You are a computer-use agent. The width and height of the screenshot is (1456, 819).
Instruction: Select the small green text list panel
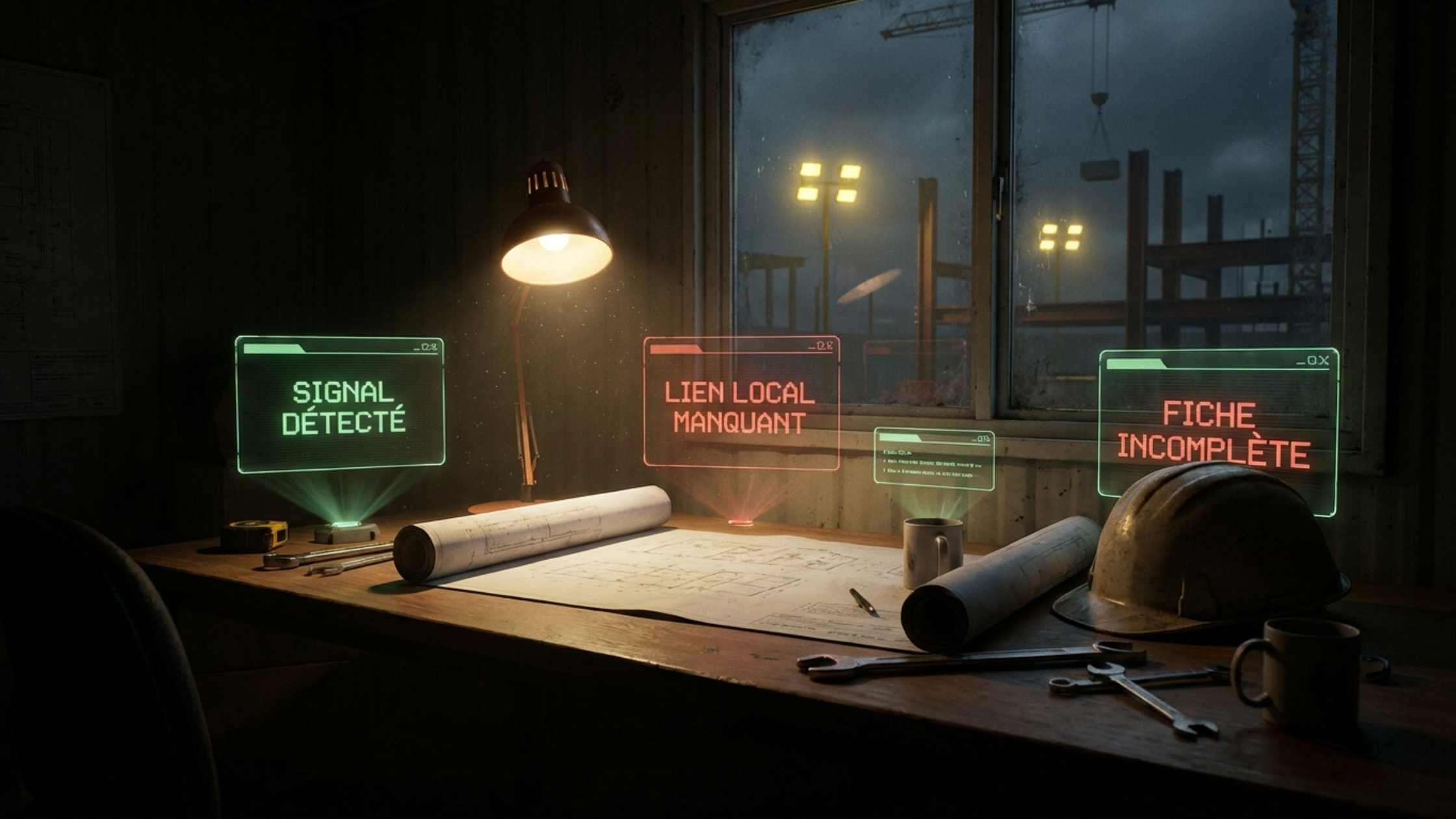[933, 459]
